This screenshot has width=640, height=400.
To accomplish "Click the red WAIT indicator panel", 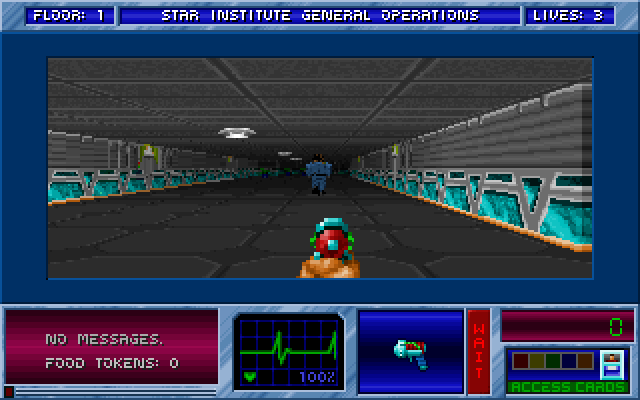I will pos(479,351).
